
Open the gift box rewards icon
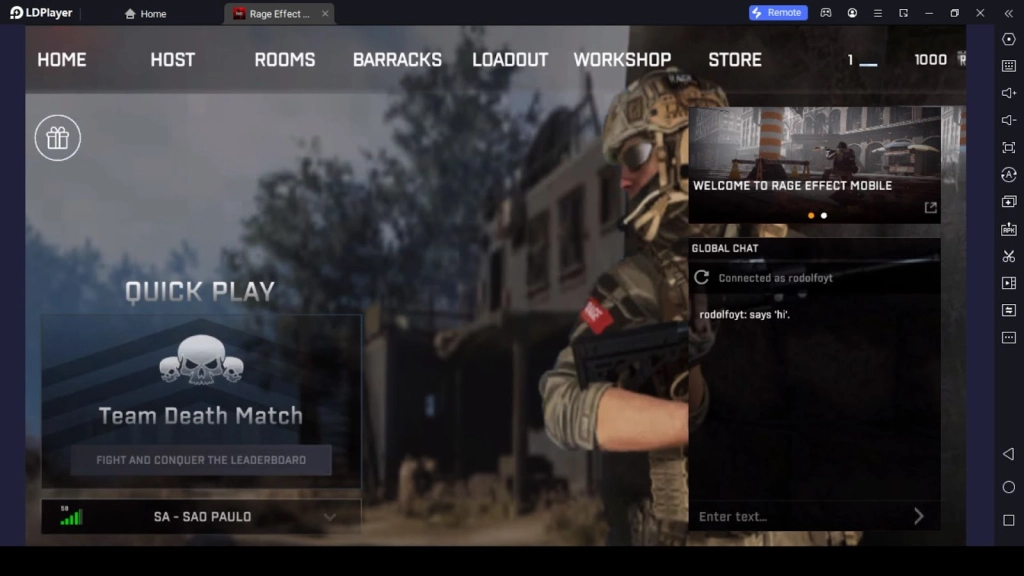point(58,138)
